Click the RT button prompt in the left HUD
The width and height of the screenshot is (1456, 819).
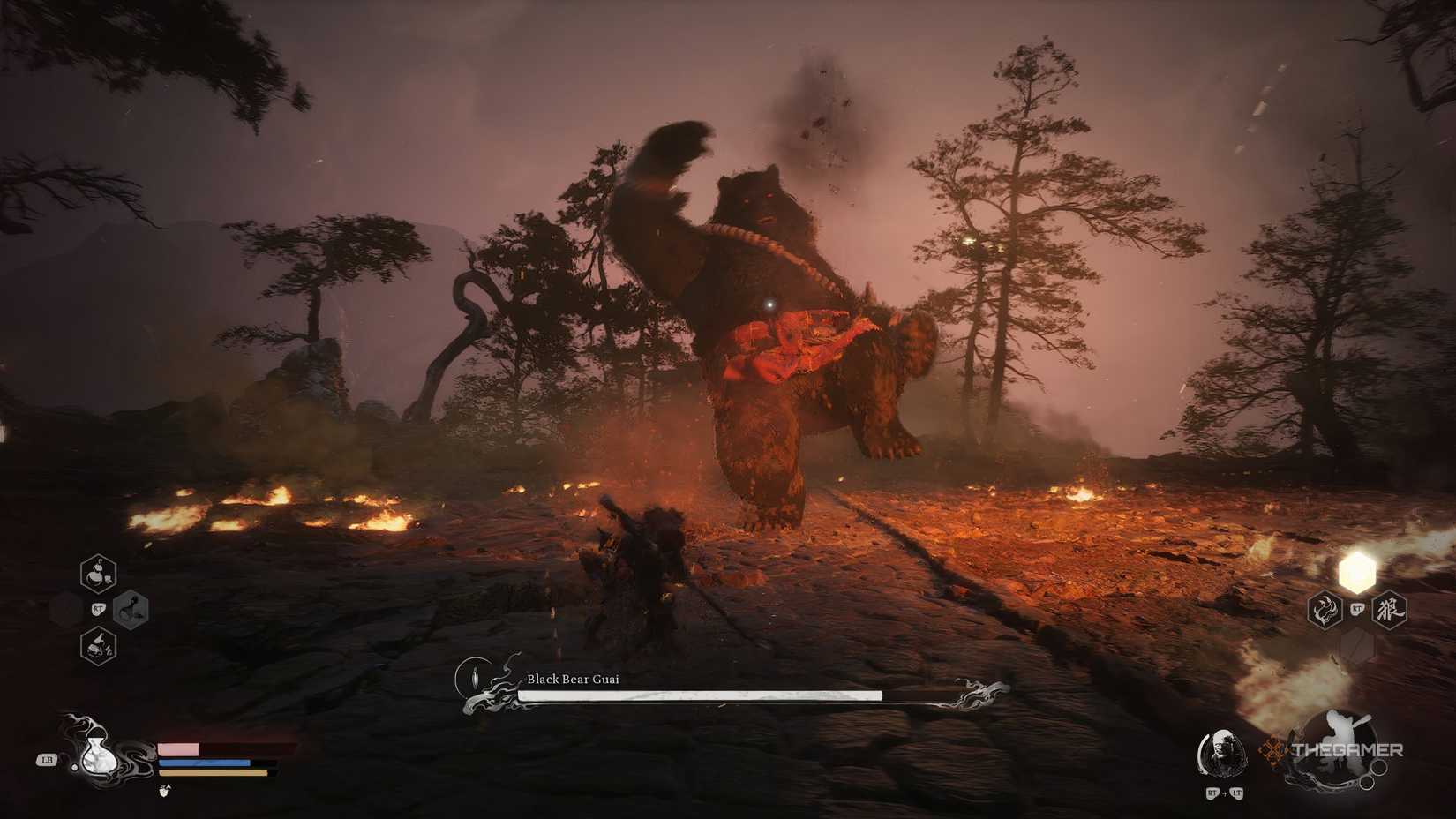point(98,609)
